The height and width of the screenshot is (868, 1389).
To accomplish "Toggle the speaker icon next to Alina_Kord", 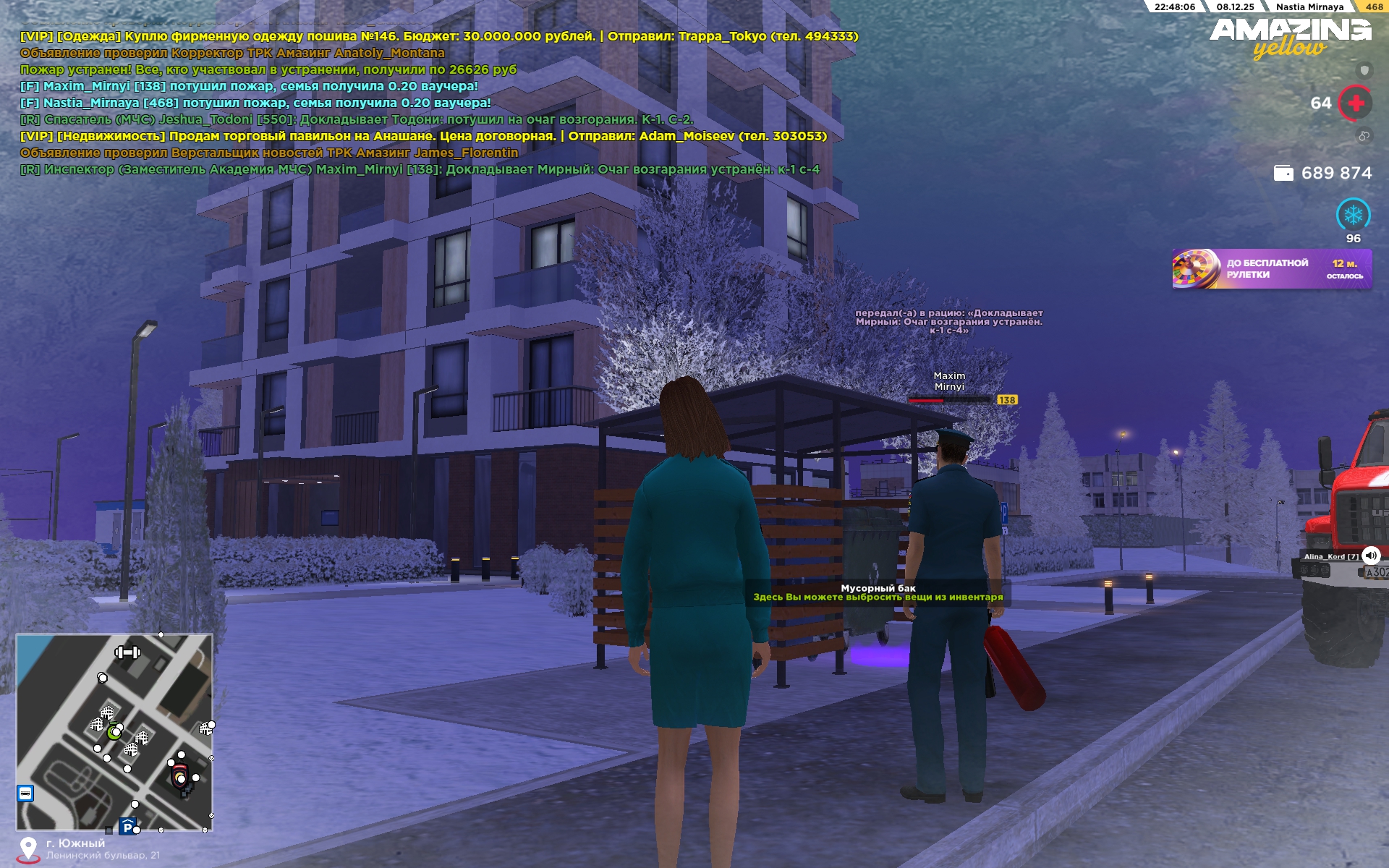I will pos(1371,556).
